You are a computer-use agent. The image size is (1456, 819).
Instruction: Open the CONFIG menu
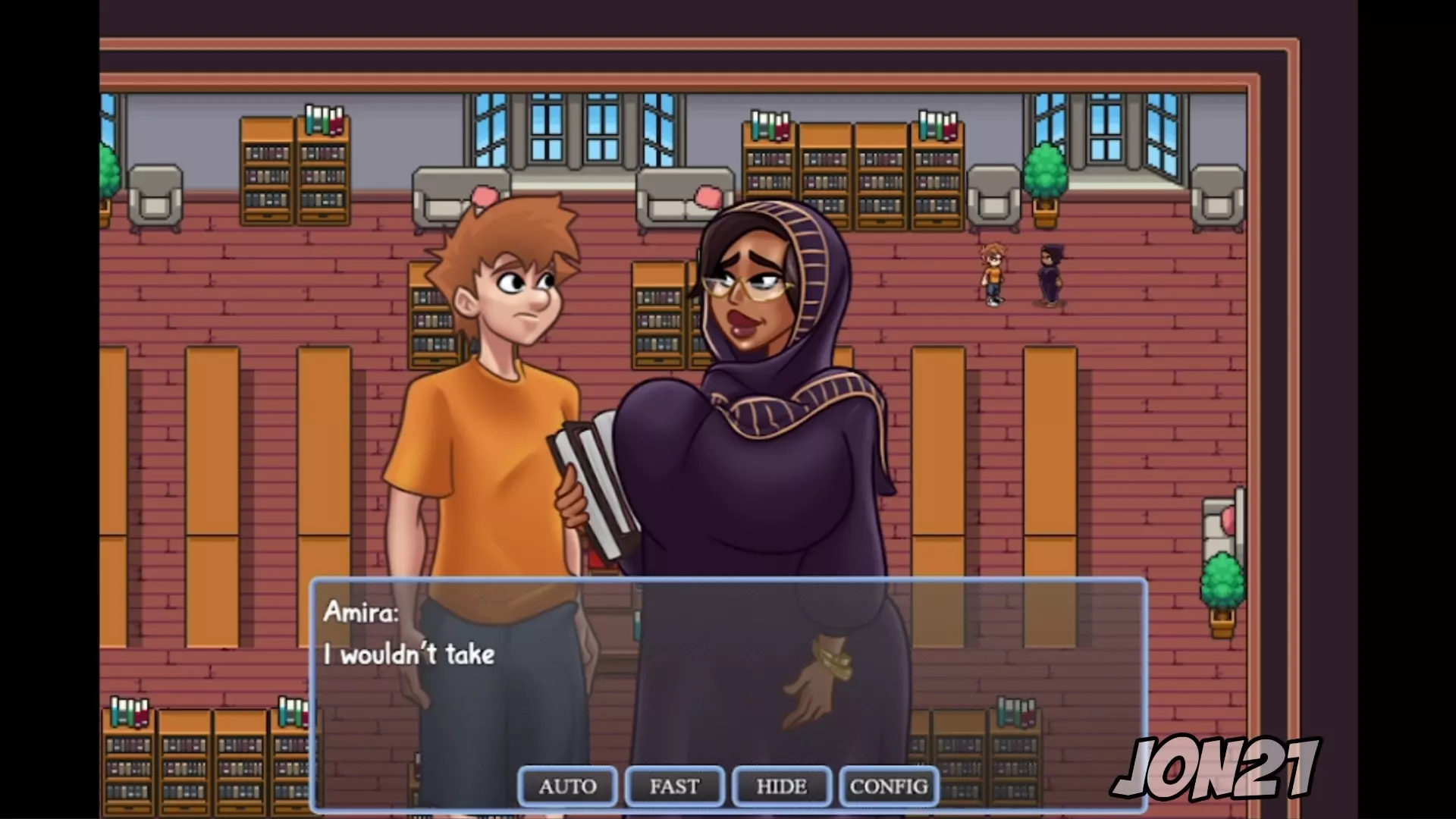[889, 786]
